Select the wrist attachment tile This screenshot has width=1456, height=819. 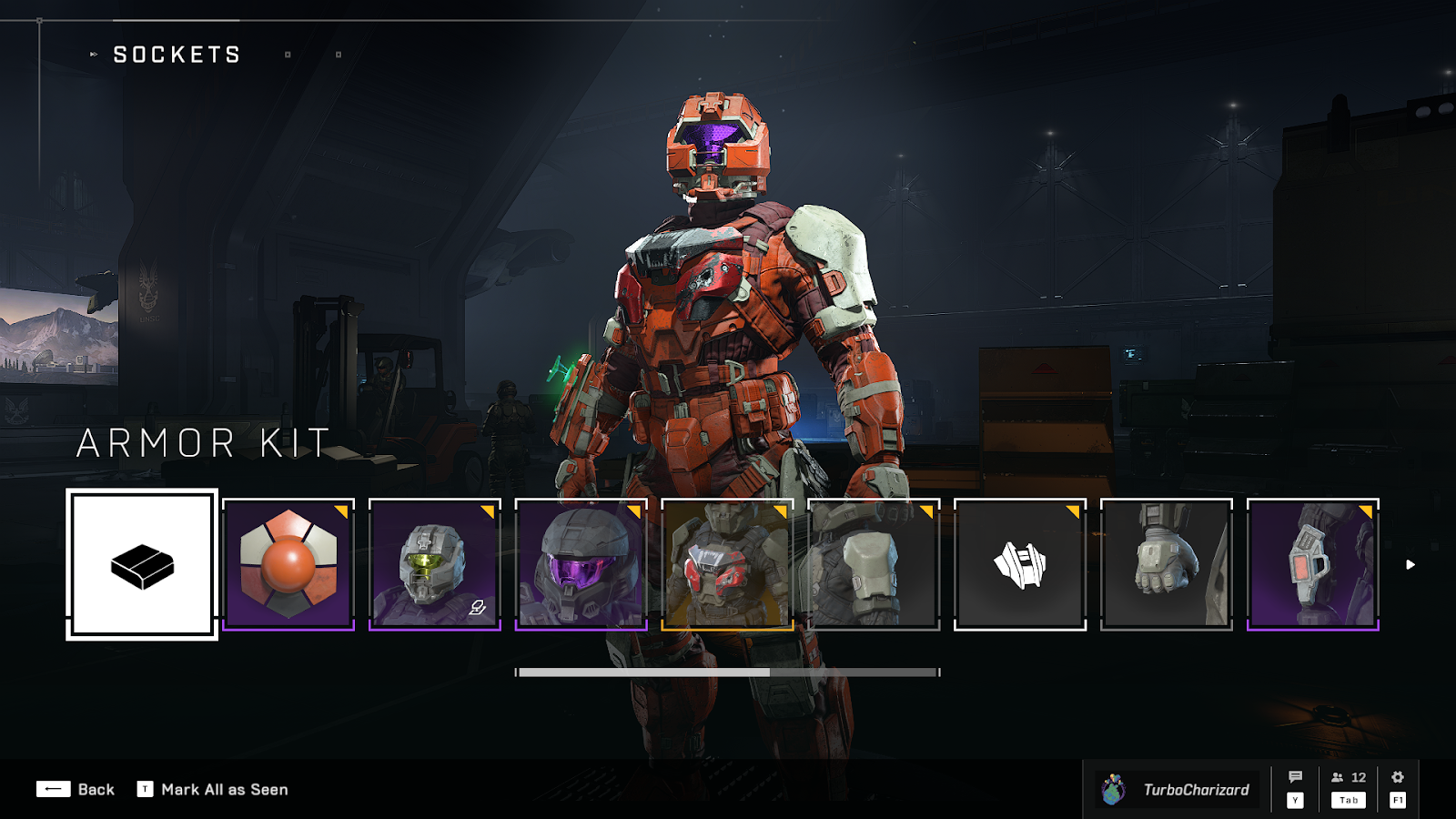(1313, 564)
